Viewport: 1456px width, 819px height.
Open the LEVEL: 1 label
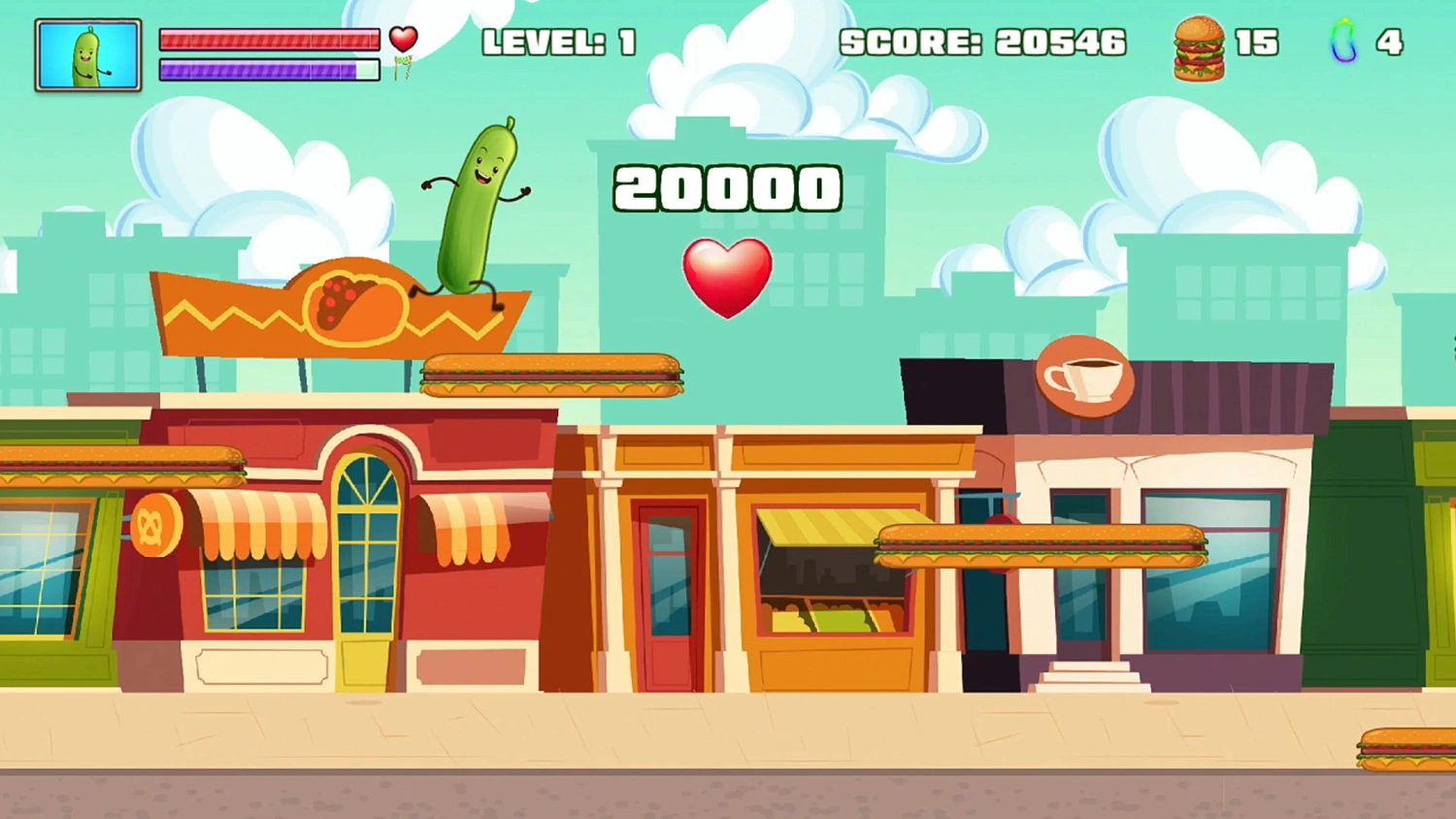point(559,43)
